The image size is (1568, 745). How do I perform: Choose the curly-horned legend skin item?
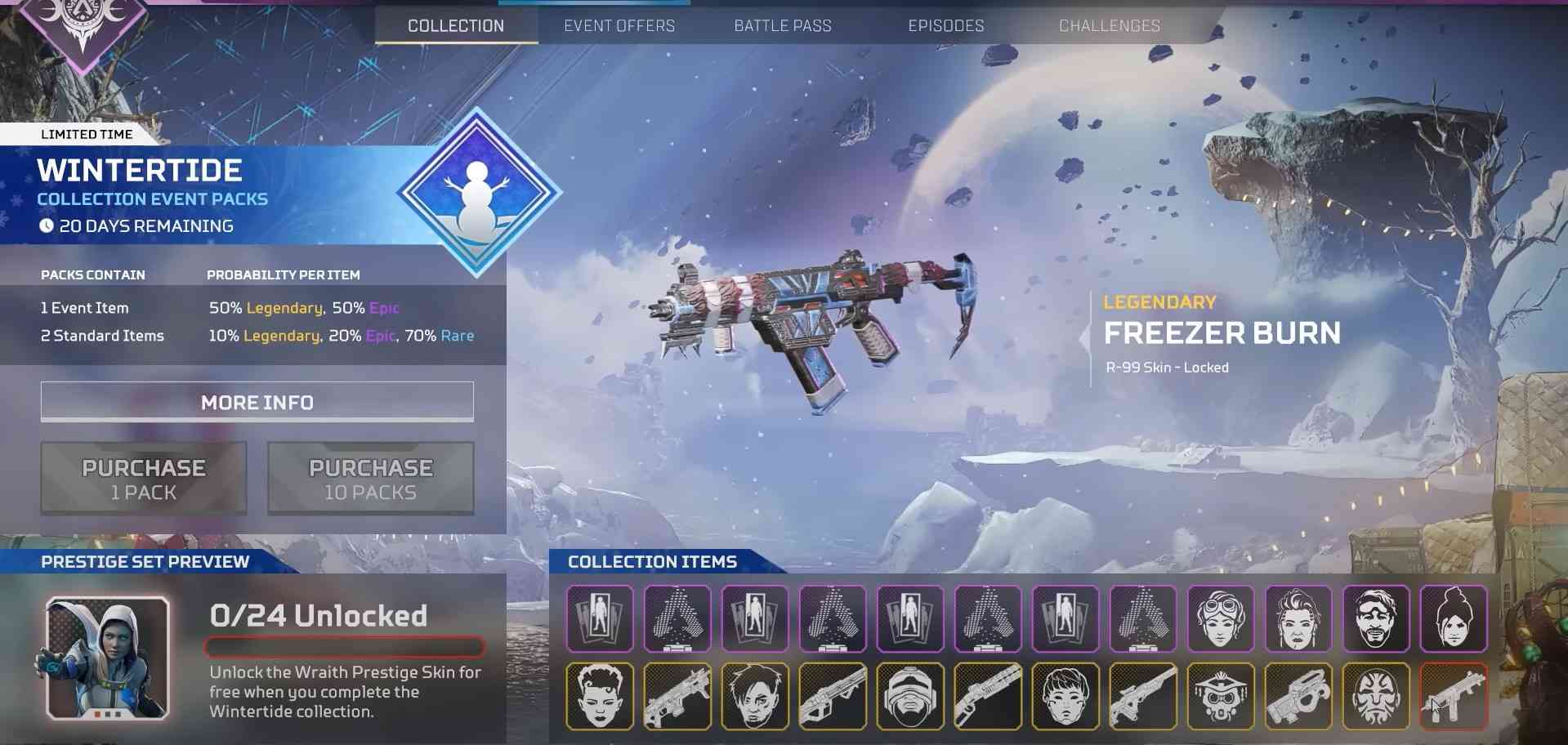[x=600, y=696]
